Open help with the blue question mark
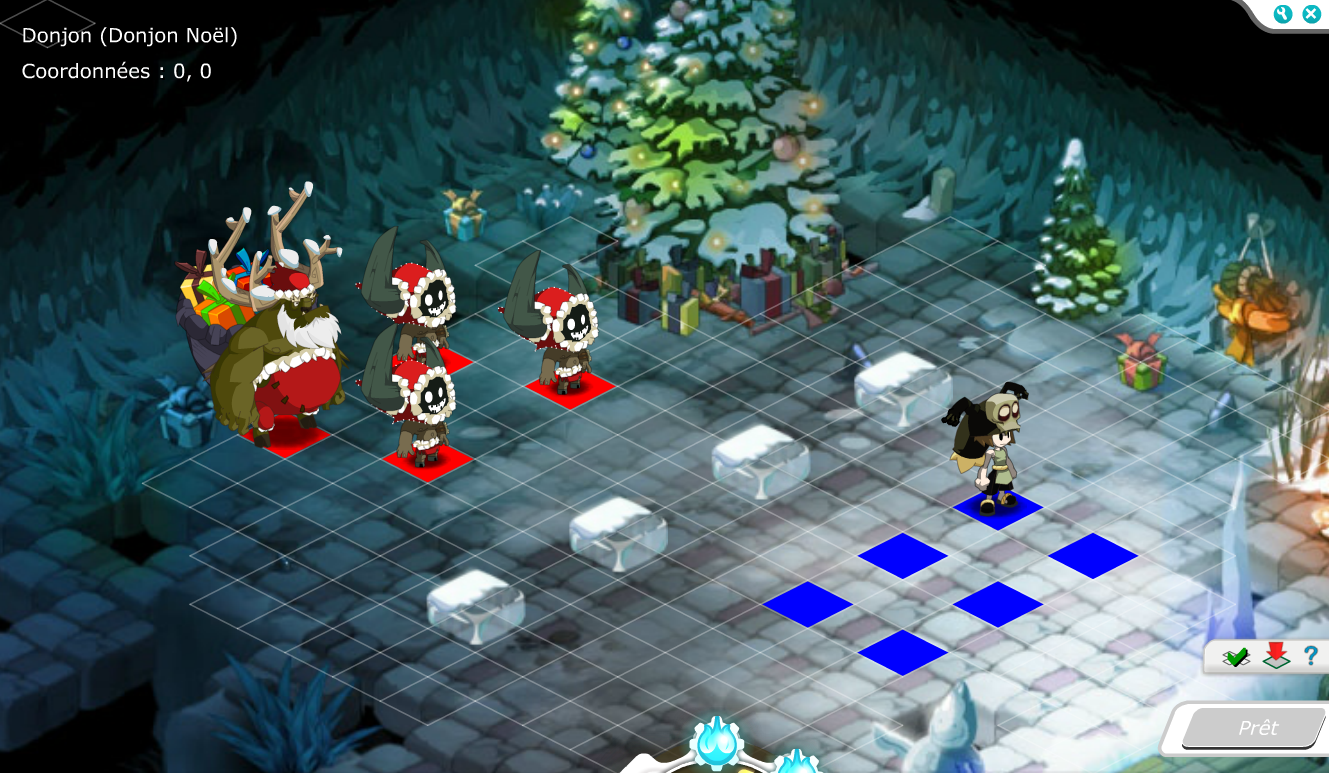Viewport: 1329px width, 773px height. [1310, 656]
